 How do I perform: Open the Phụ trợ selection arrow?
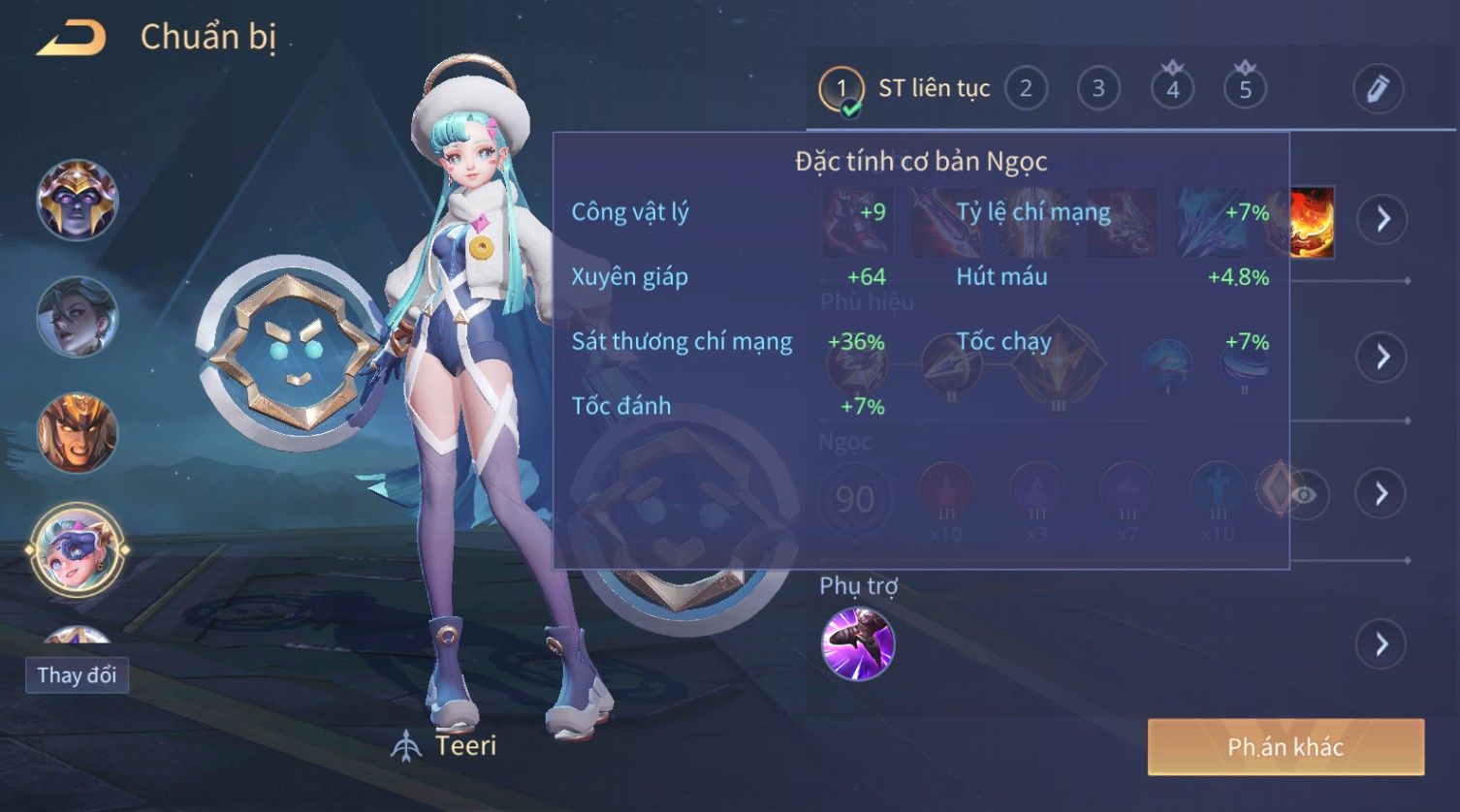click(1382, 644)
